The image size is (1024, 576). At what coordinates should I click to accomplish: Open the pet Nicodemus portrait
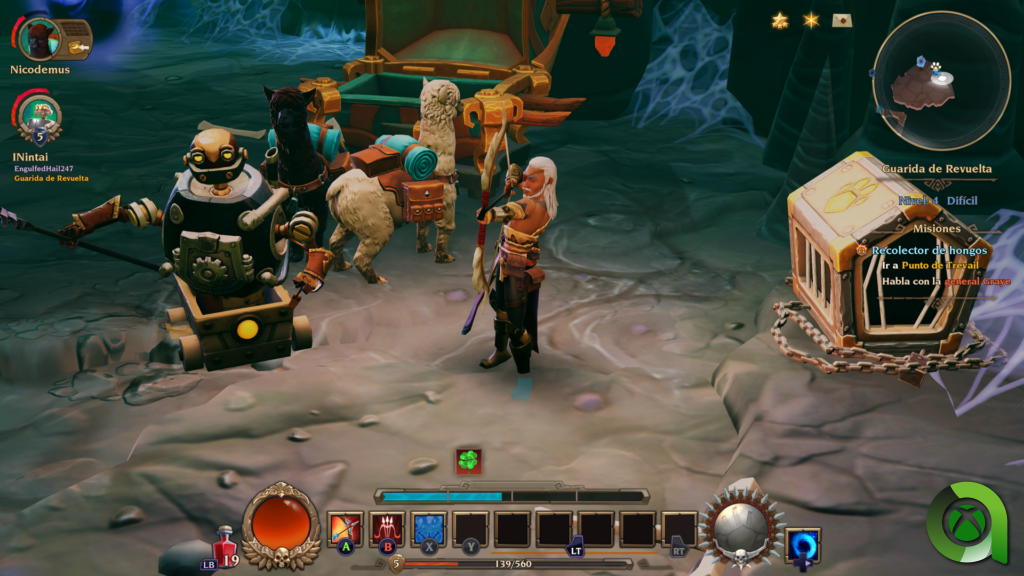point(40,38)
